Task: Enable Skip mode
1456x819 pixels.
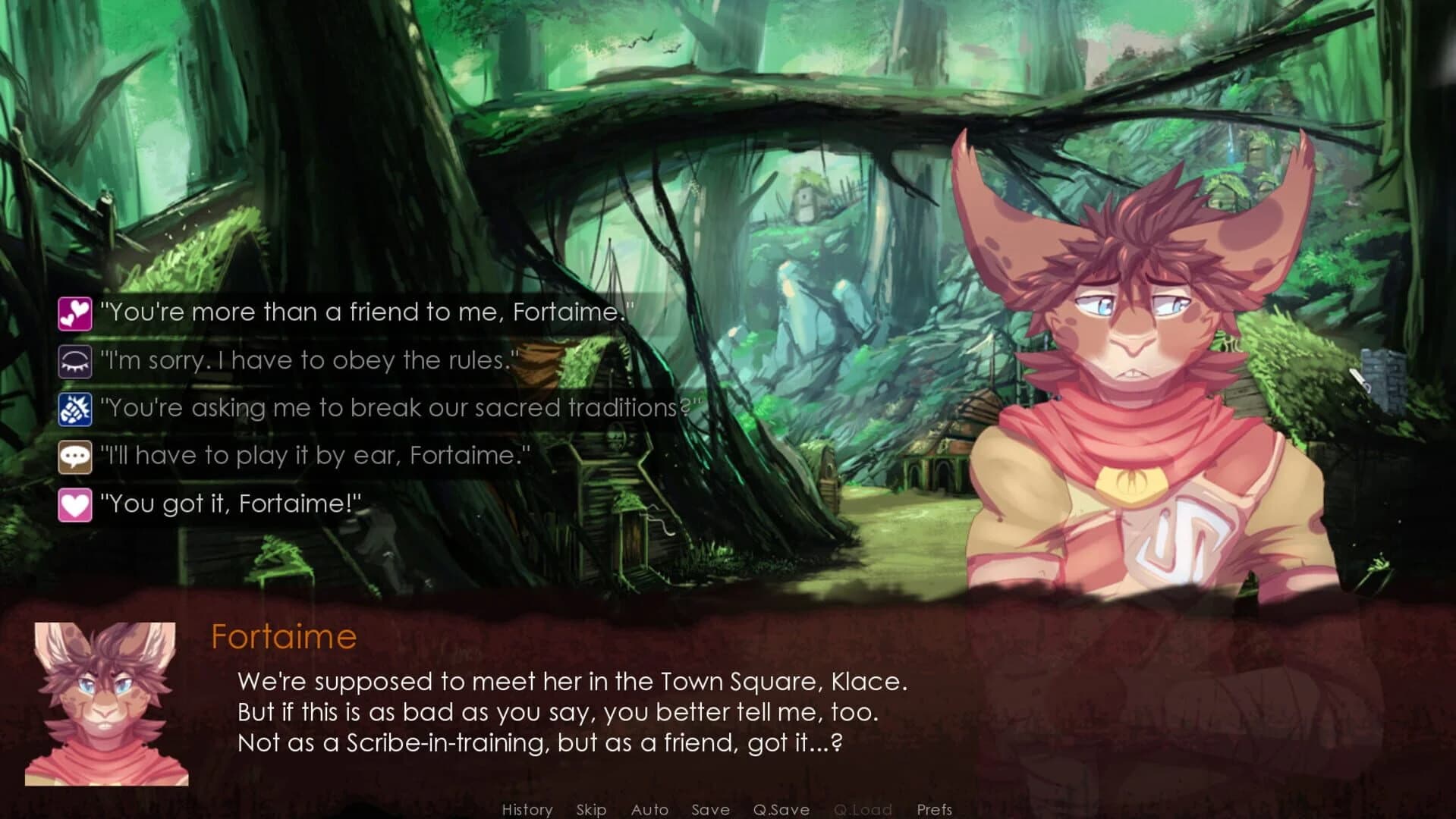Action: point(592,809)
